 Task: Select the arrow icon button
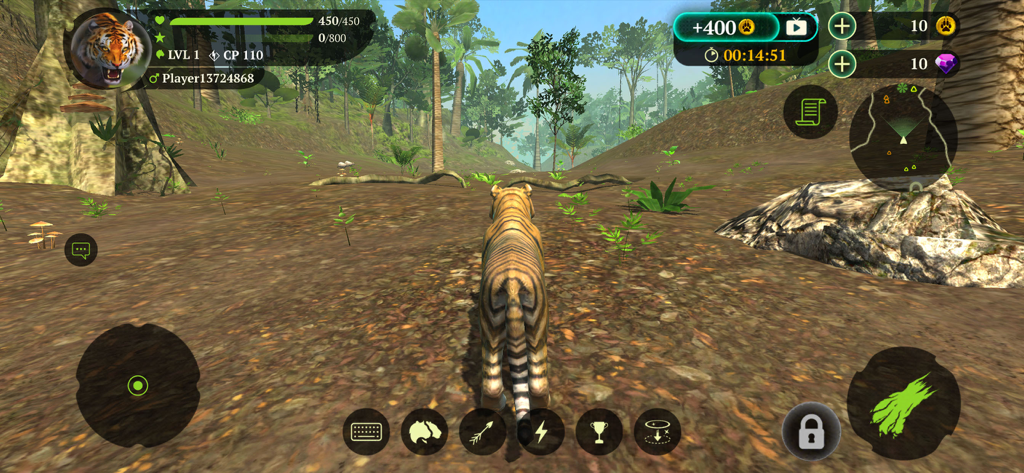(482, 432)
